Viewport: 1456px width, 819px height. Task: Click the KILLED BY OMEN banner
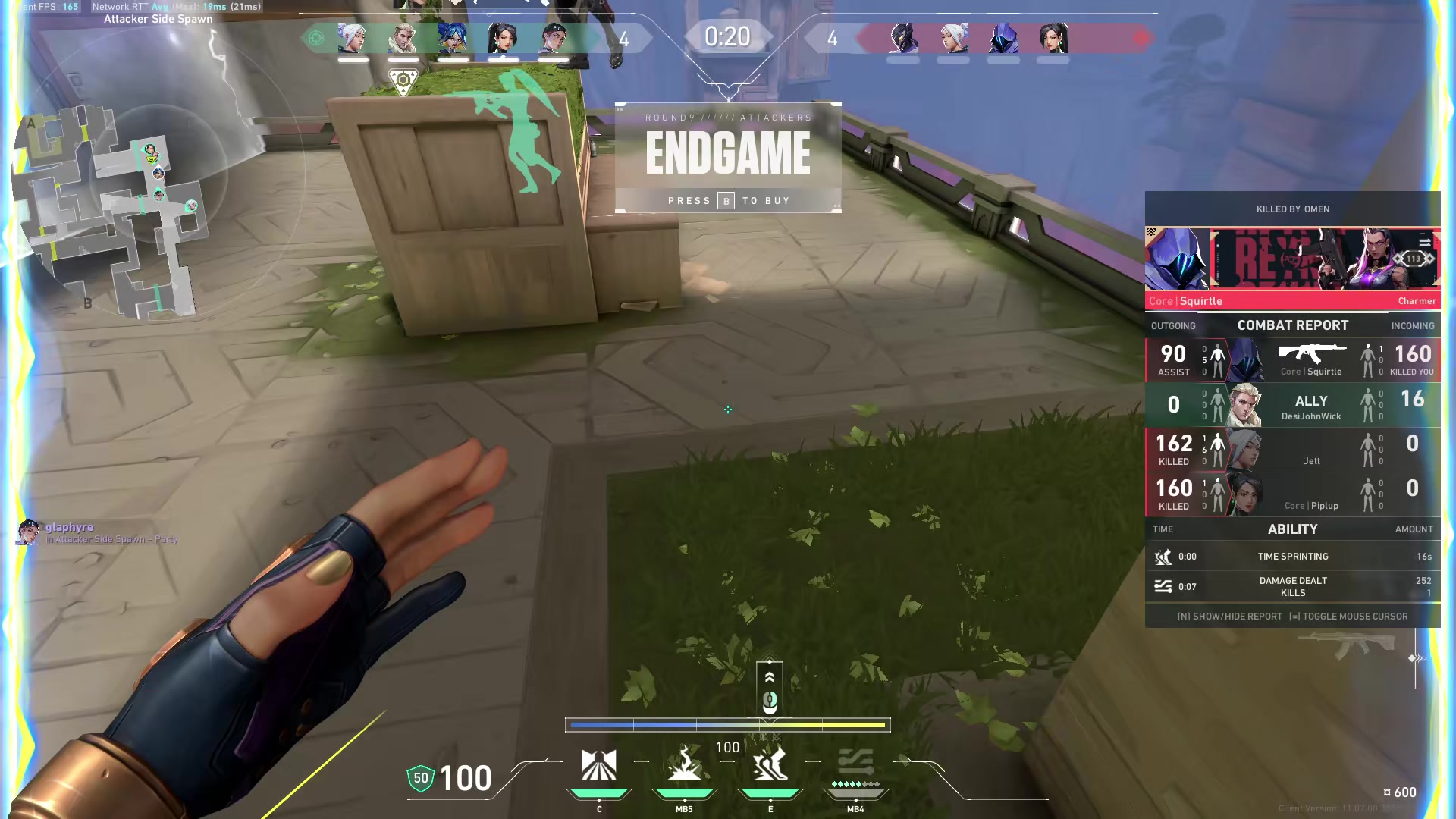[1293, 209]
